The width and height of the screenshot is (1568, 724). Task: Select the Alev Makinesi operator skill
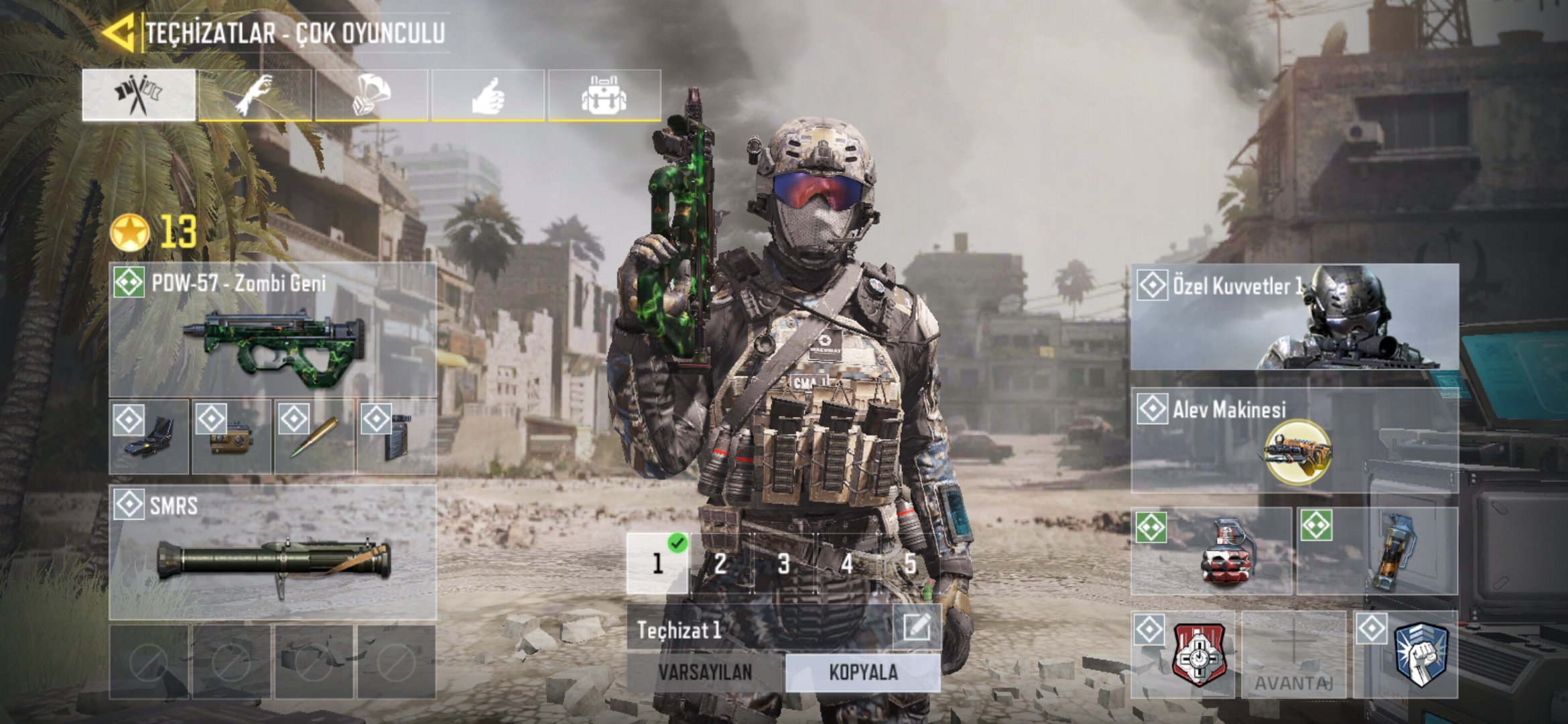click(1295, 441)
